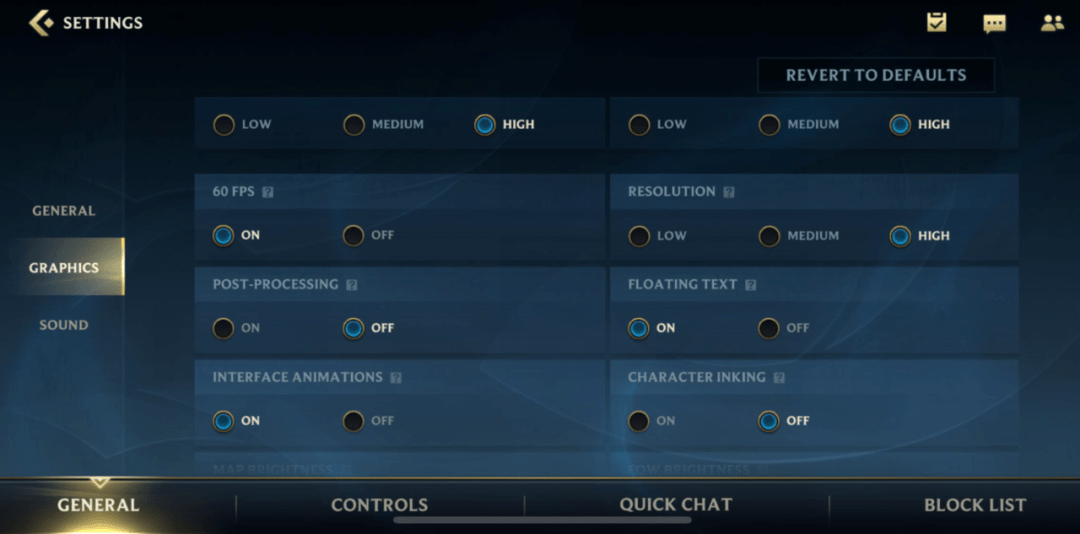The height and width of the screenshot is (534, 1080).
Task: Open the chat bubble icon
Action: pyautogui.click(x=994, y=23)
